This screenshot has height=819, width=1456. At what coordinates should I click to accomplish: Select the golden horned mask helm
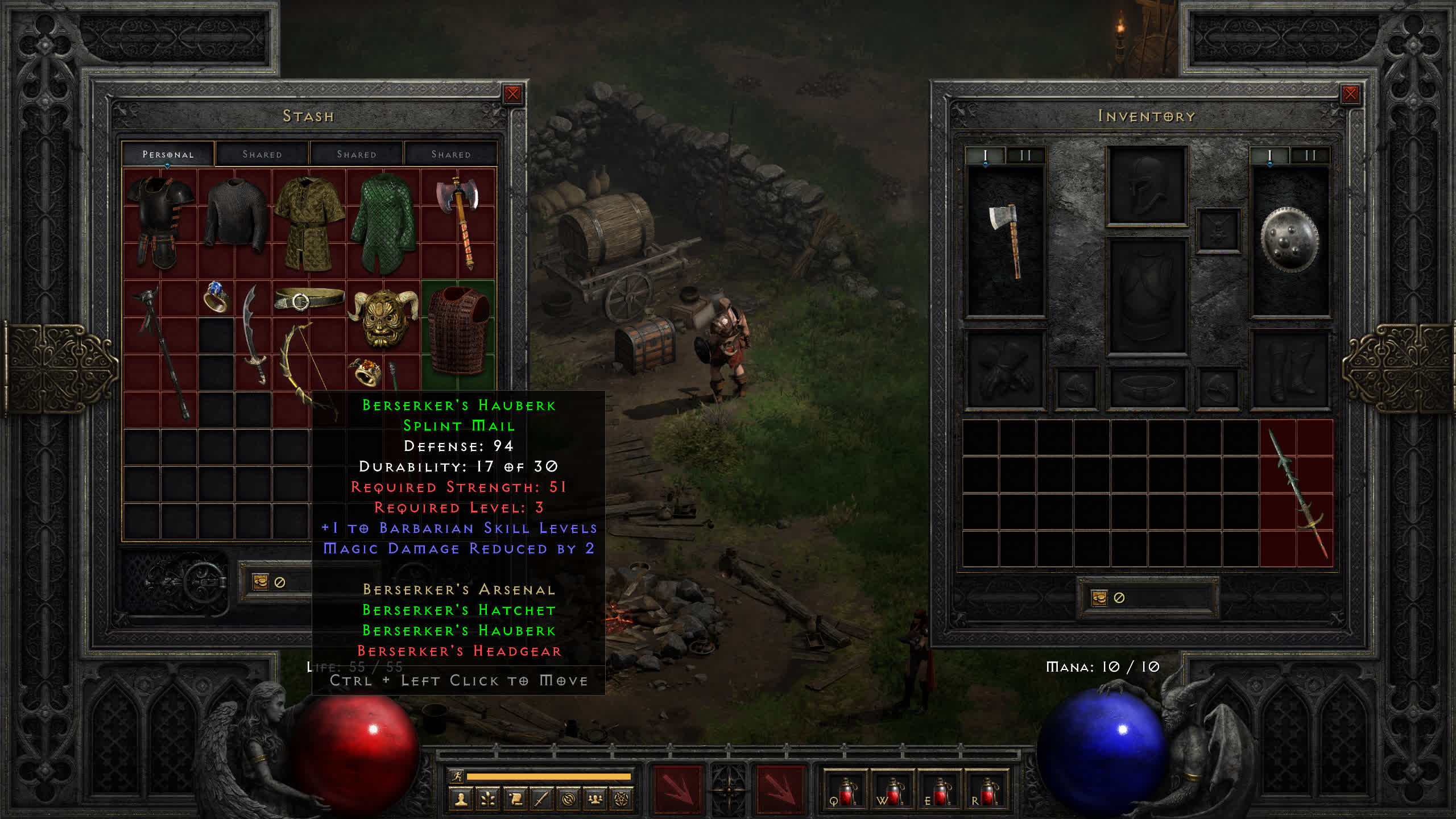382,317
